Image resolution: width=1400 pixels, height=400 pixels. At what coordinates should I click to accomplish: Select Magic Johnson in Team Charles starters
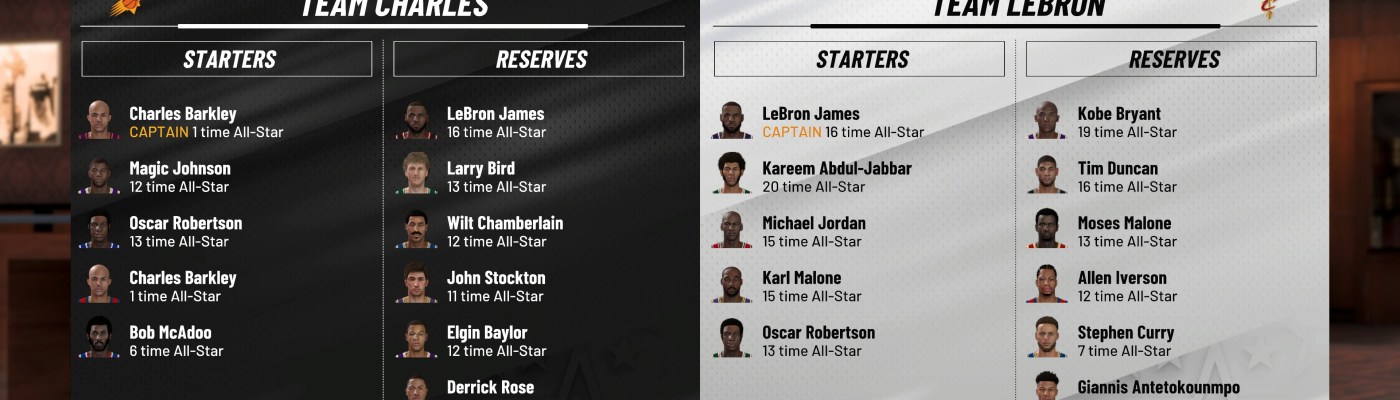click(180, 177)
